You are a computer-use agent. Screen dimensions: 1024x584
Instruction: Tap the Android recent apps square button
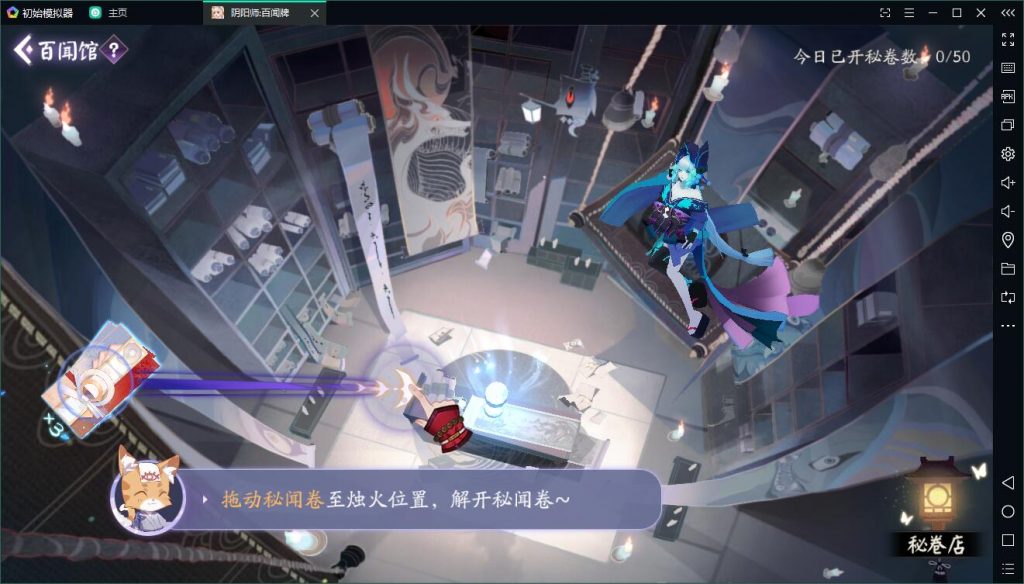(1007, 541)
